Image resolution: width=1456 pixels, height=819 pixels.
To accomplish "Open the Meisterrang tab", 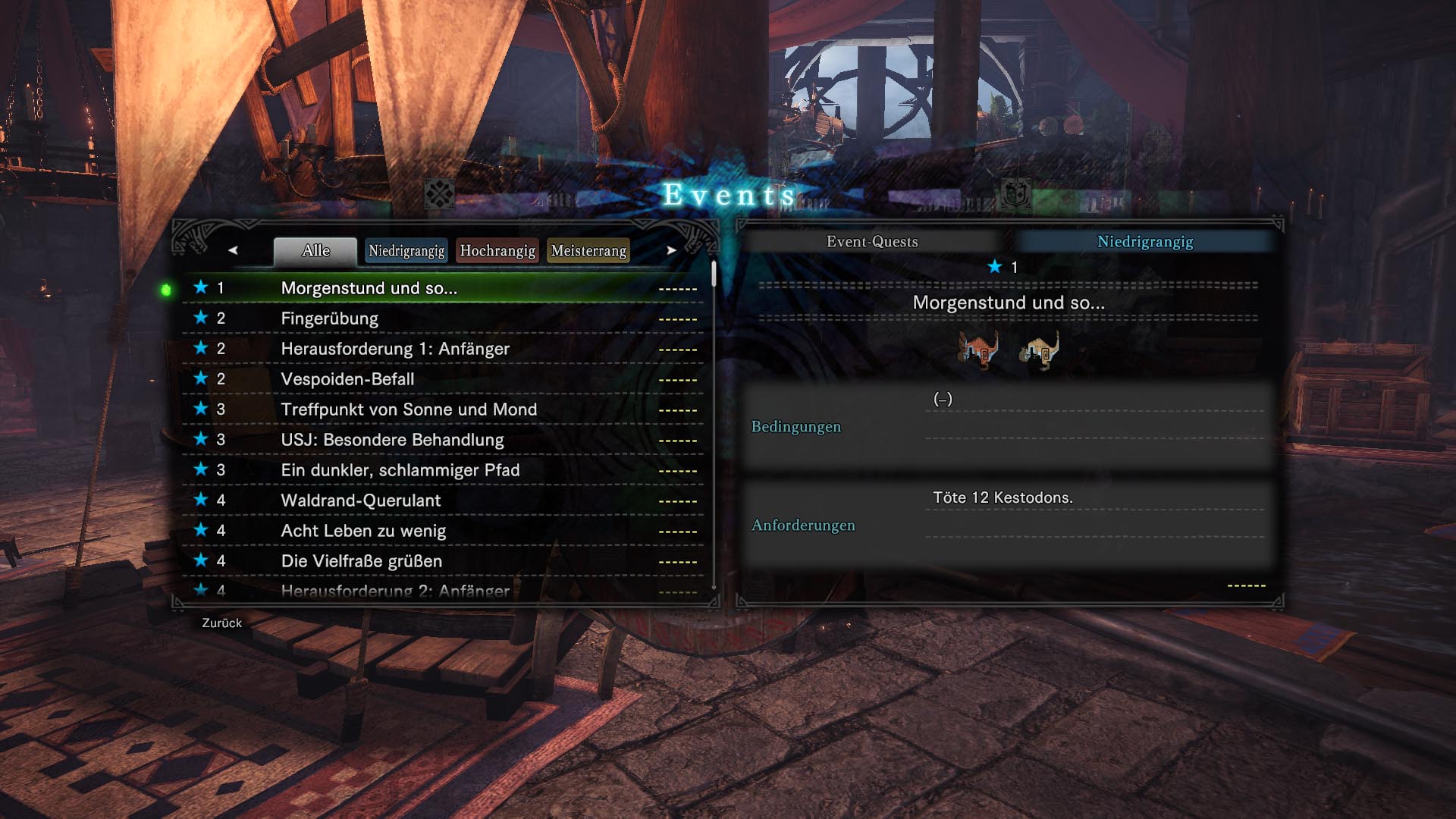I will 588,251.
